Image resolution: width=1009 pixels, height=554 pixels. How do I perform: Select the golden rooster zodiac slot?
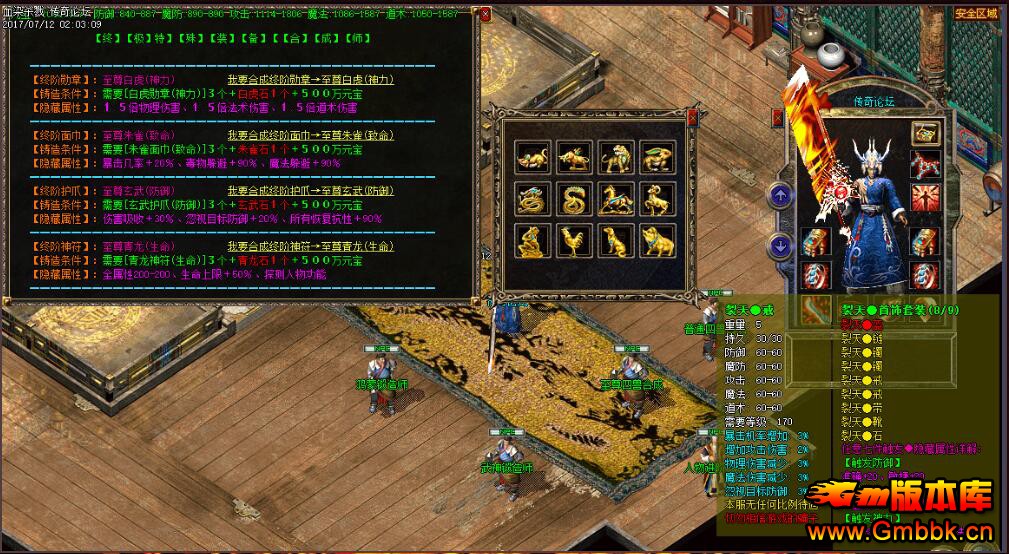[572, 241]
